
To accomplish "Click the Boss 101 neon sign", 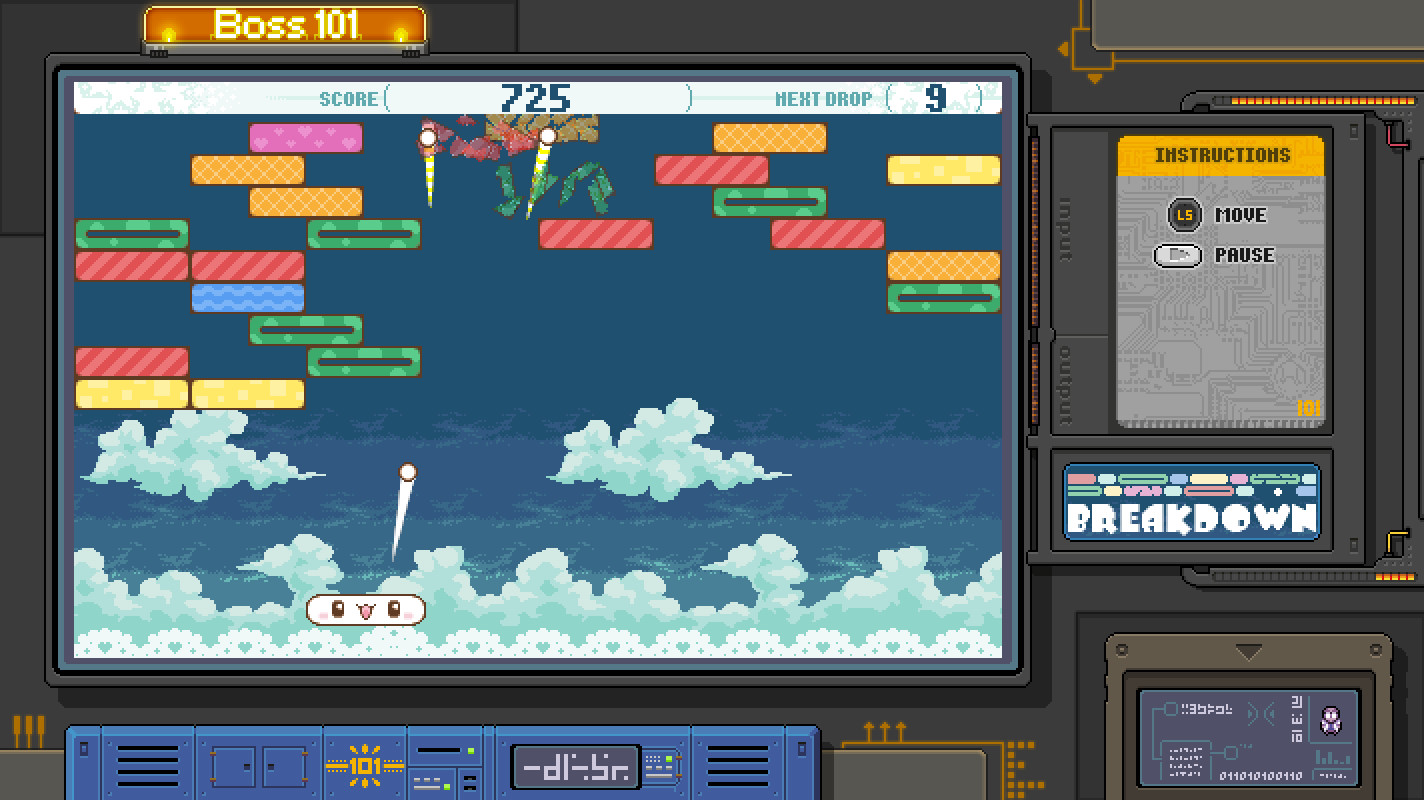I will pyautogui.click(x=285, y=25).
